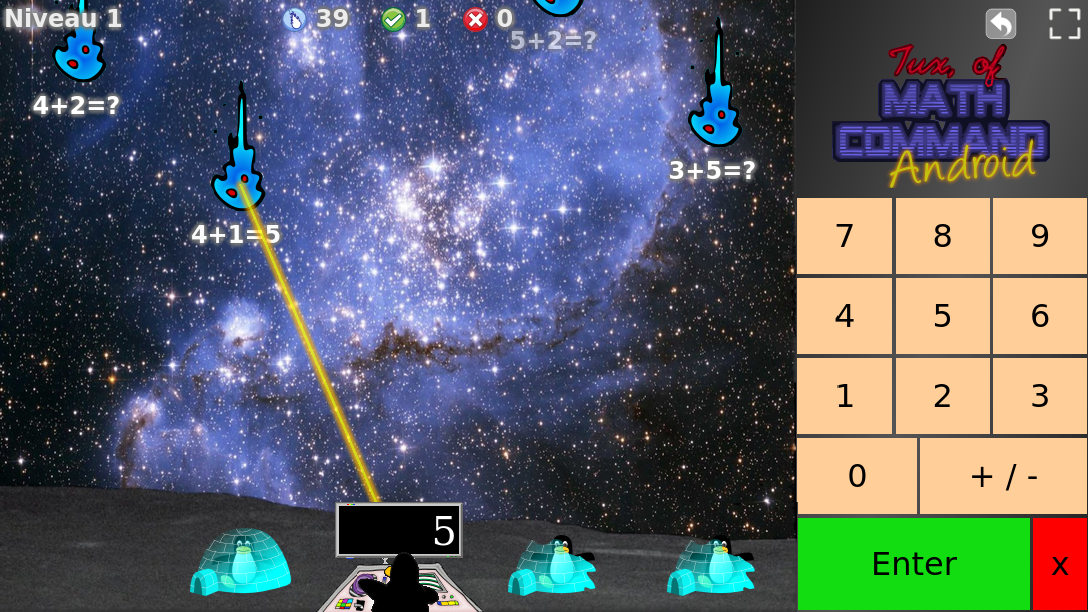Hit the number 1 key

844,396
